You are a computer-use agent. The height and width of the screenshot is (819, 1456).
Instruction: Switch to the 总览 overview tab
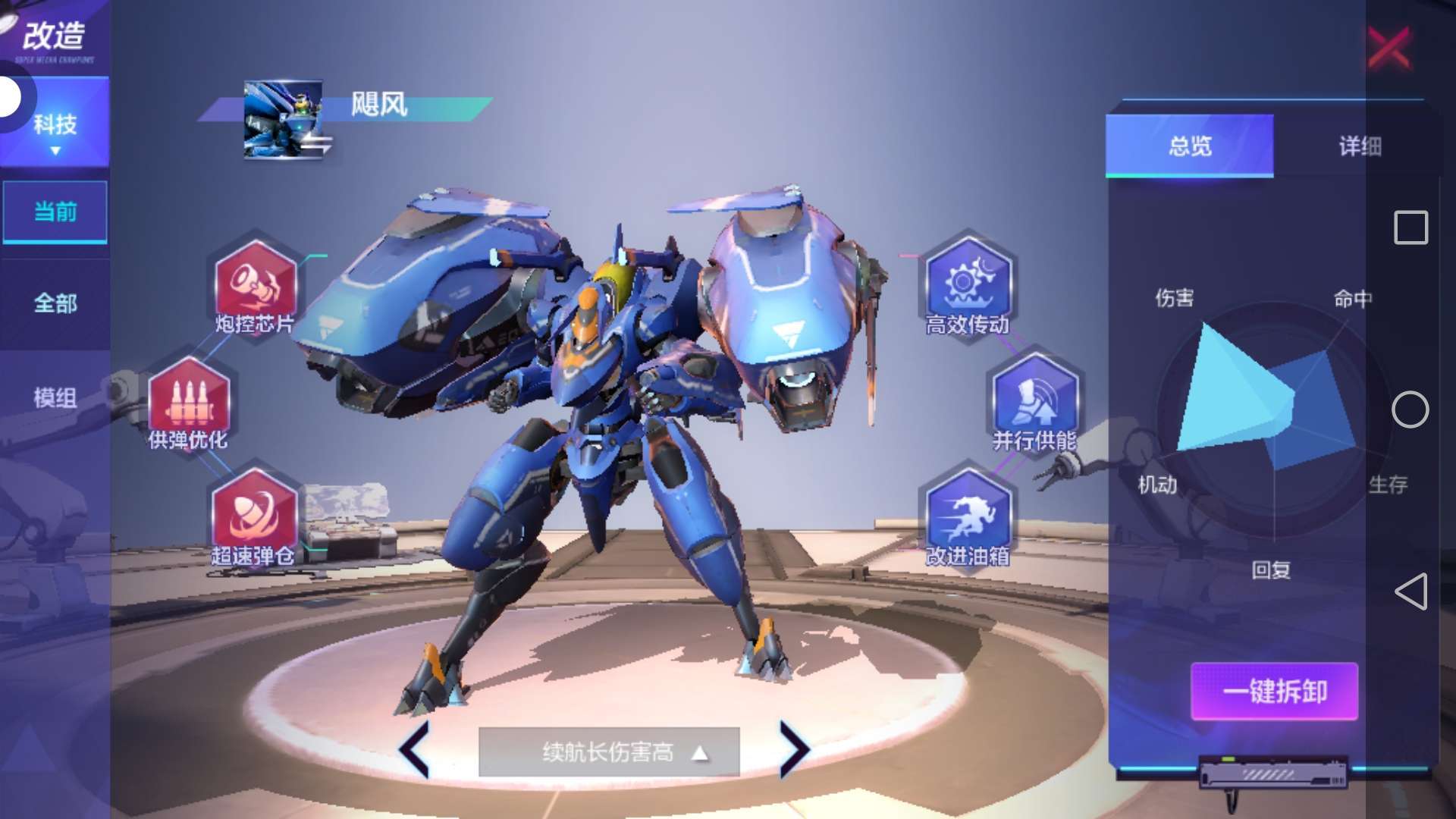point(1189,146)
